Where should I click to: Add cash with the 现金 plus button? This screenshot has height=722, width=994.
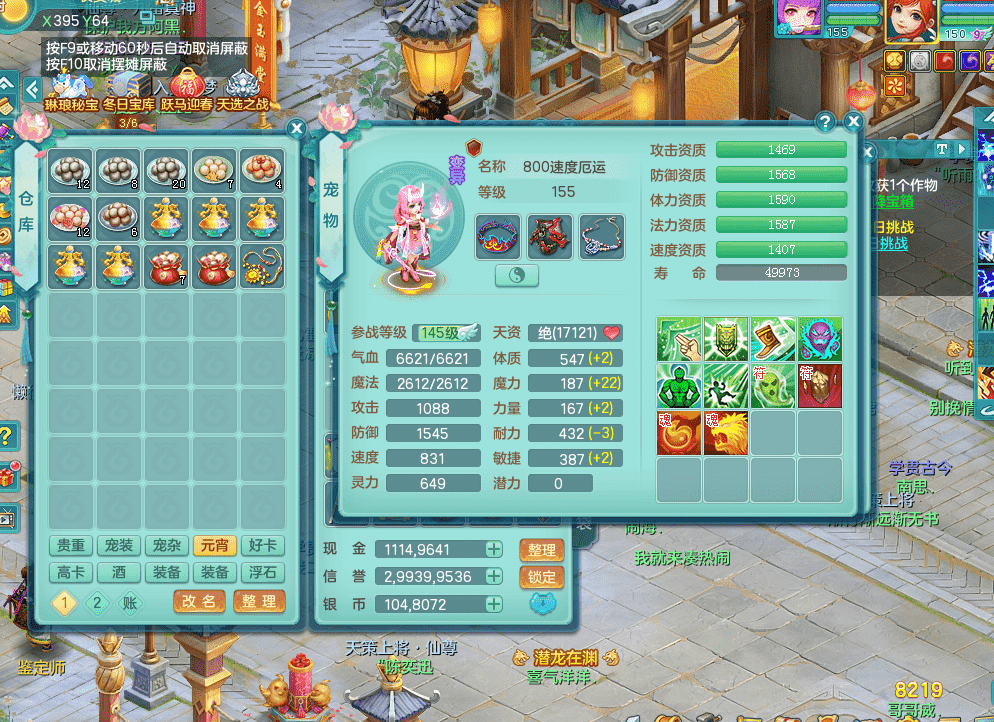click(494, 549)
